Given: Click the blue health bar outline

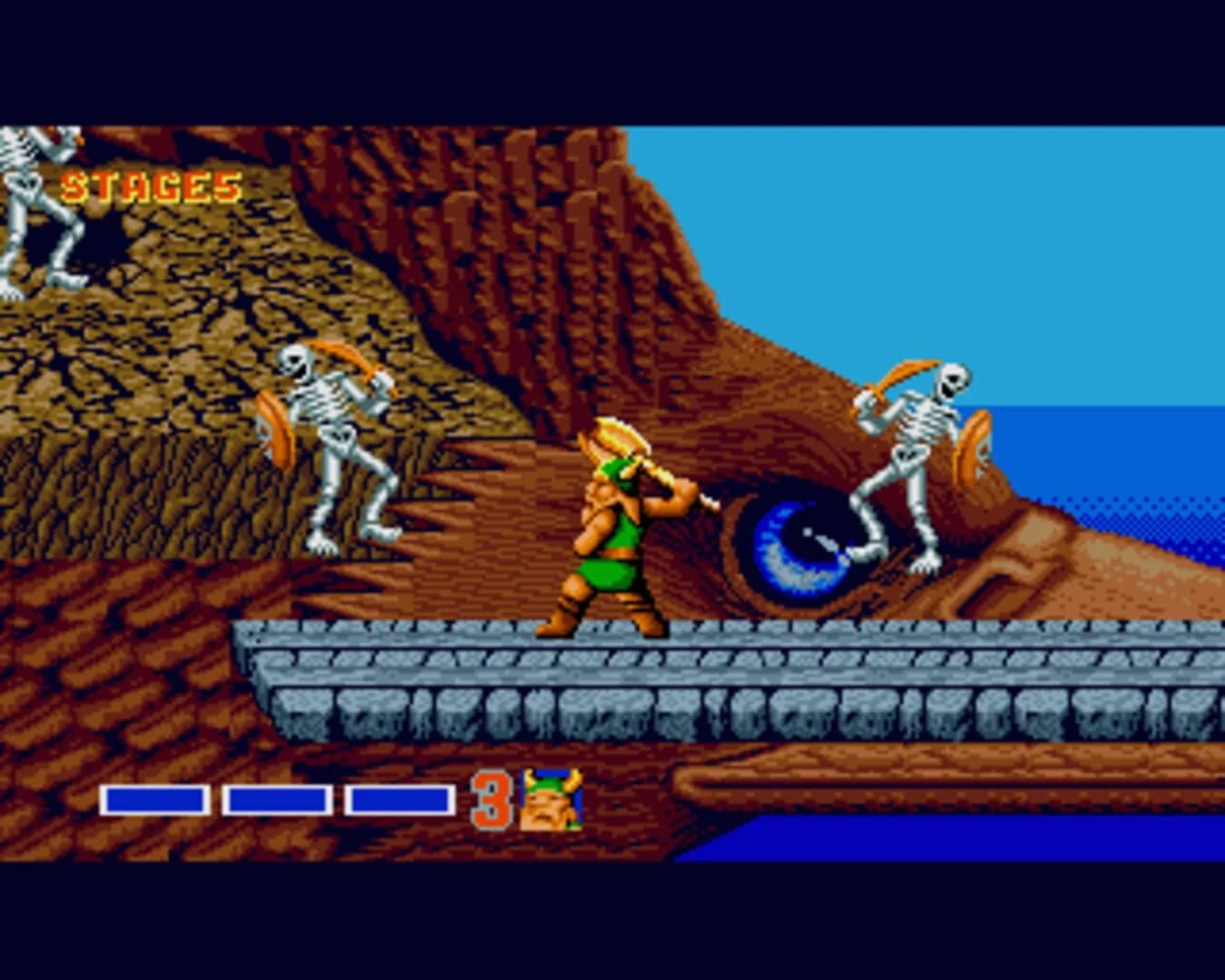Looking at the screenshot, I should [156, 800].
